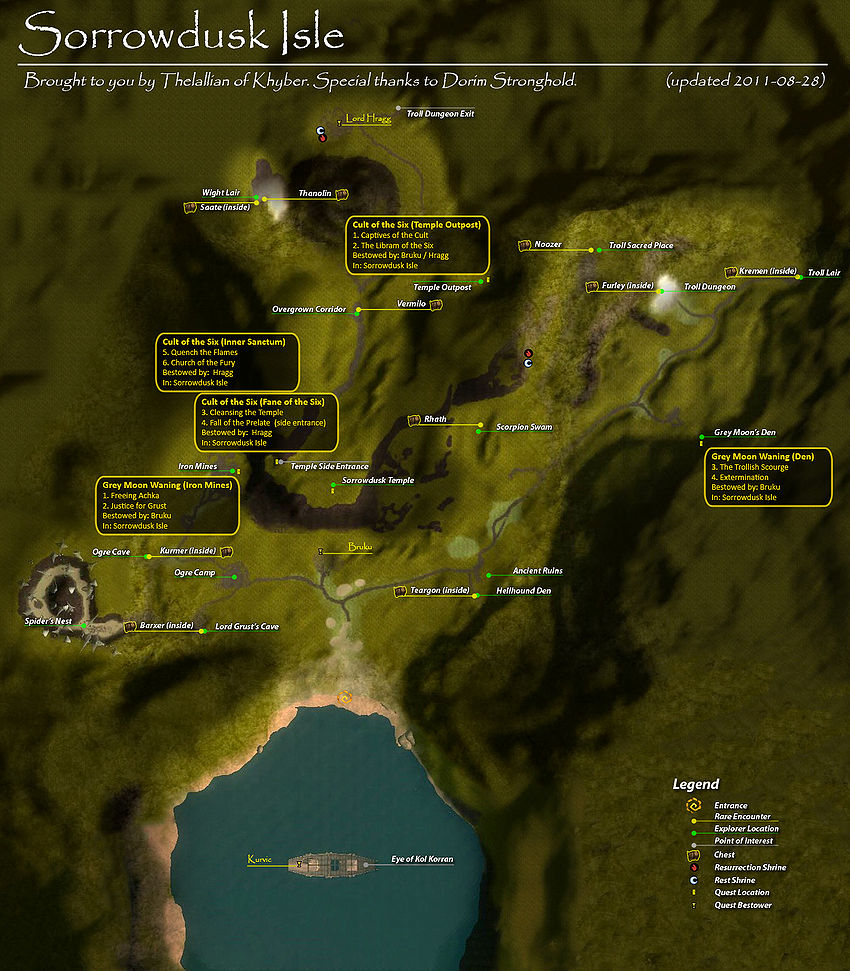Select the Thanolin chest icon
The height and width of the screenshot is (971, 850).
tap(341, 194)
